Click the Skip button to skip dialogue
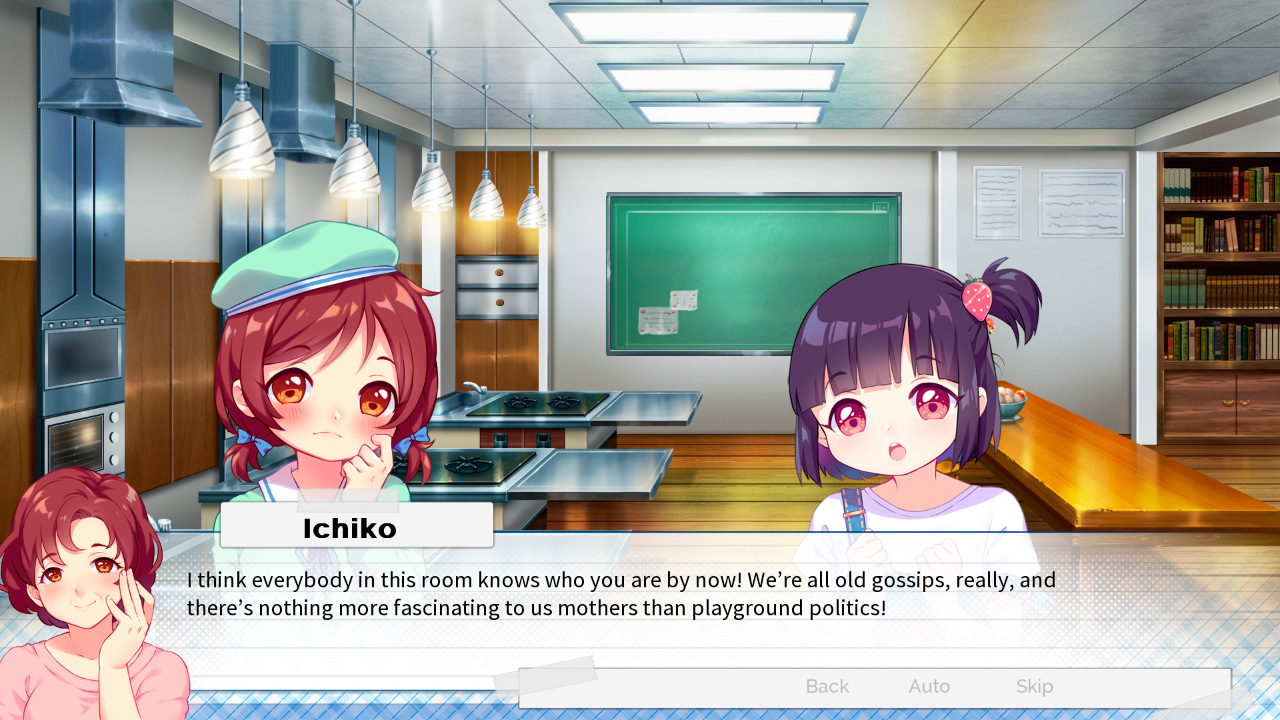1280x720 pixels. pos(1034,686)
